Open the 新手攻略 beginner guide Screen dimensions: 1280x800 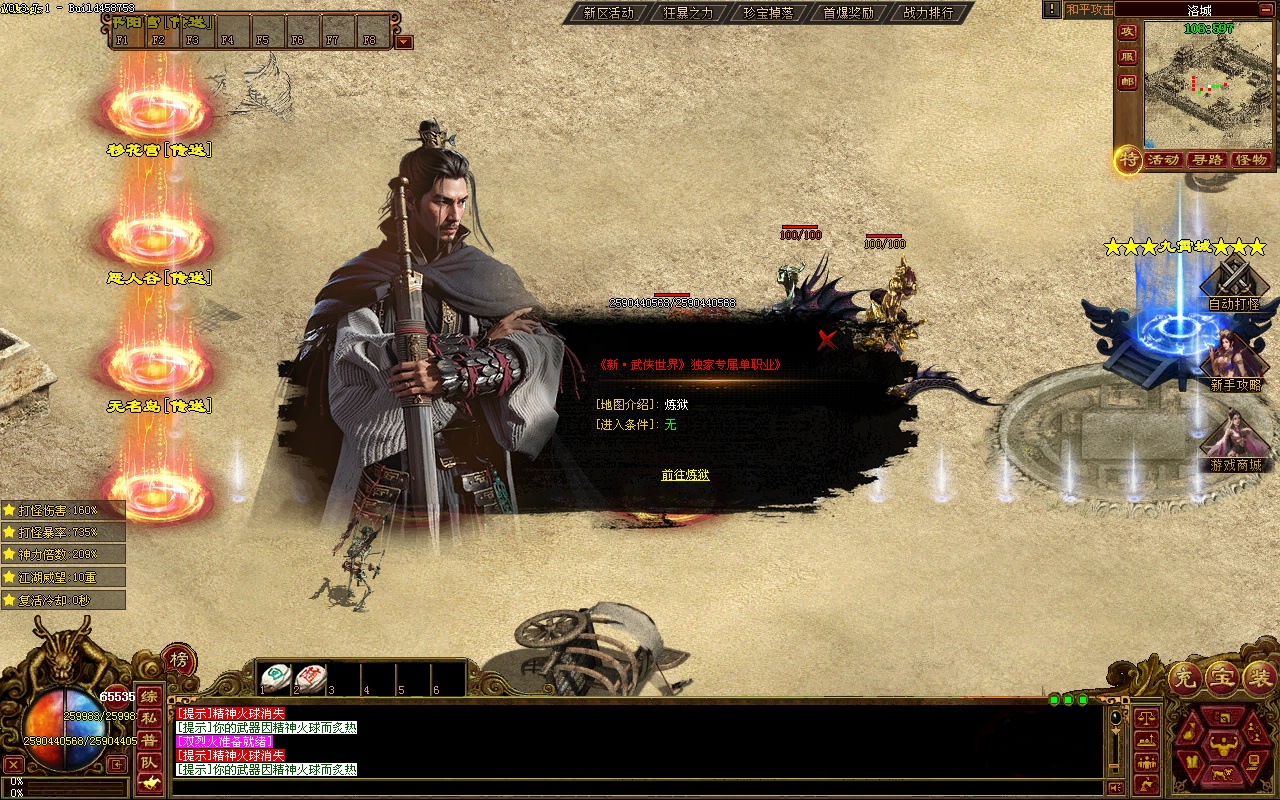pos(1235,362)
